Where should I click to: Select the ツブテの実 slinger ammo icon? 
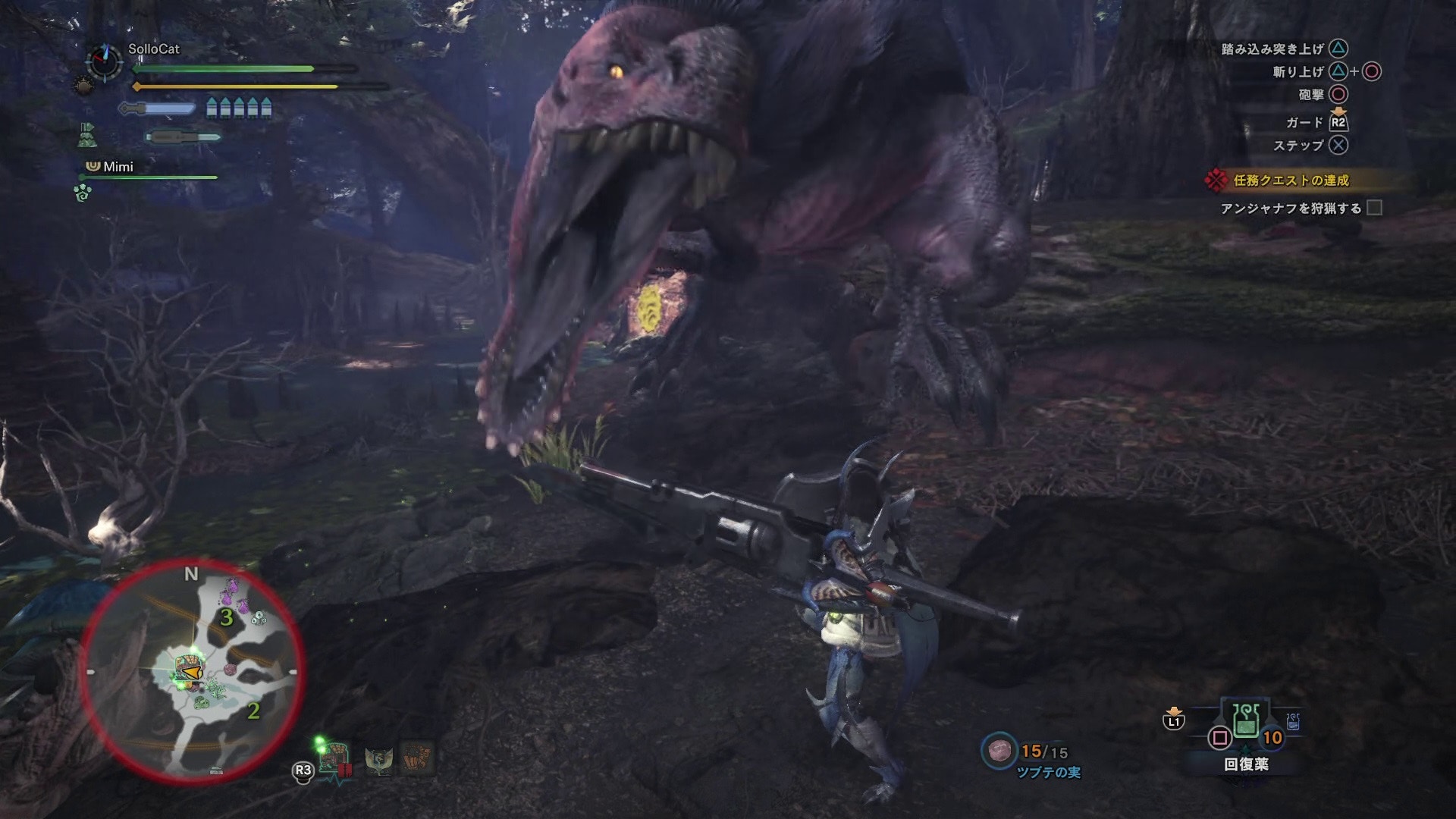(x=999, y=751)
